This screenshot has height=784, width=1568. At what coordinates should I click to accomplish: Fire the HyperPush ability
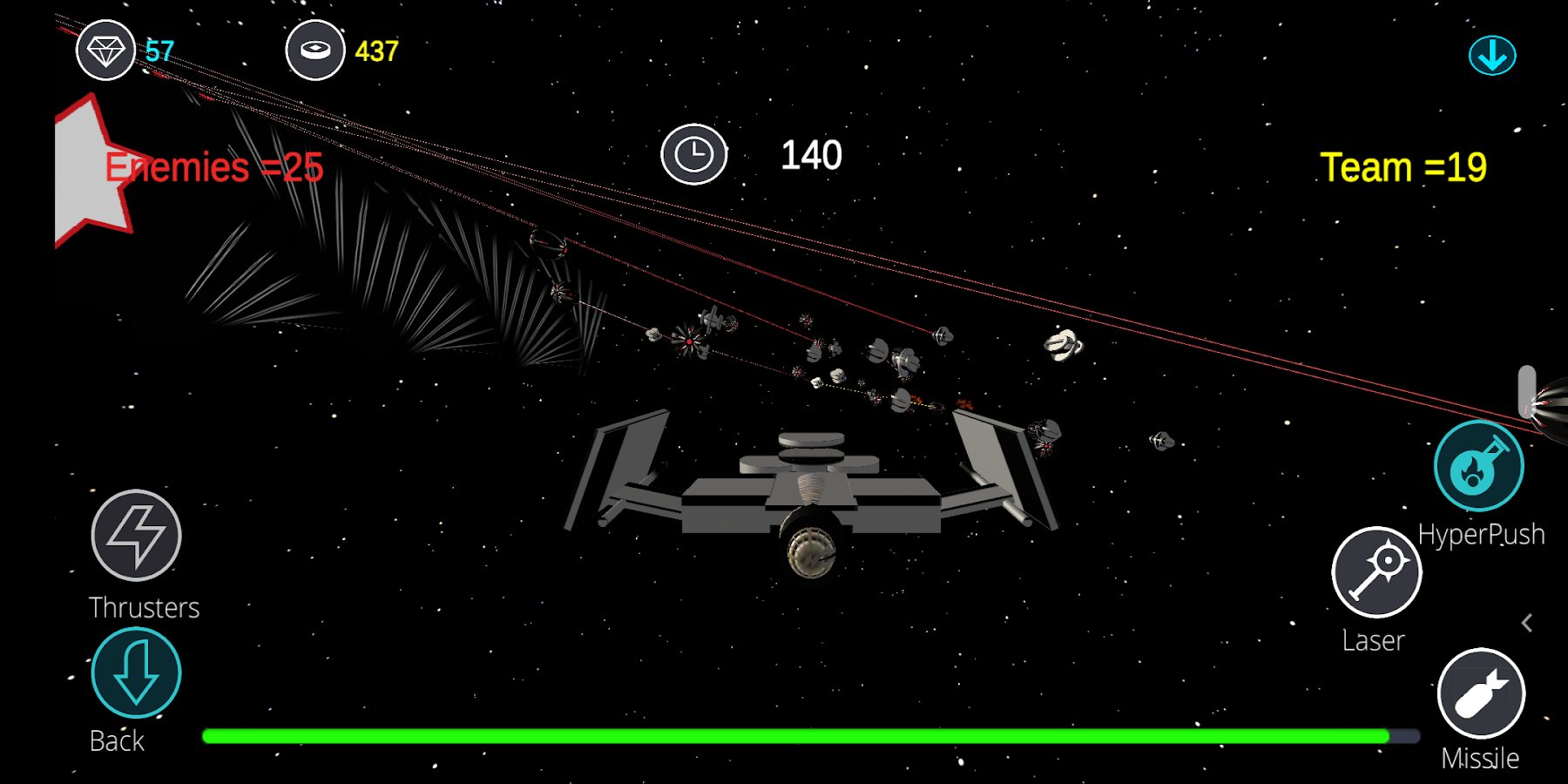point(1478,467)
